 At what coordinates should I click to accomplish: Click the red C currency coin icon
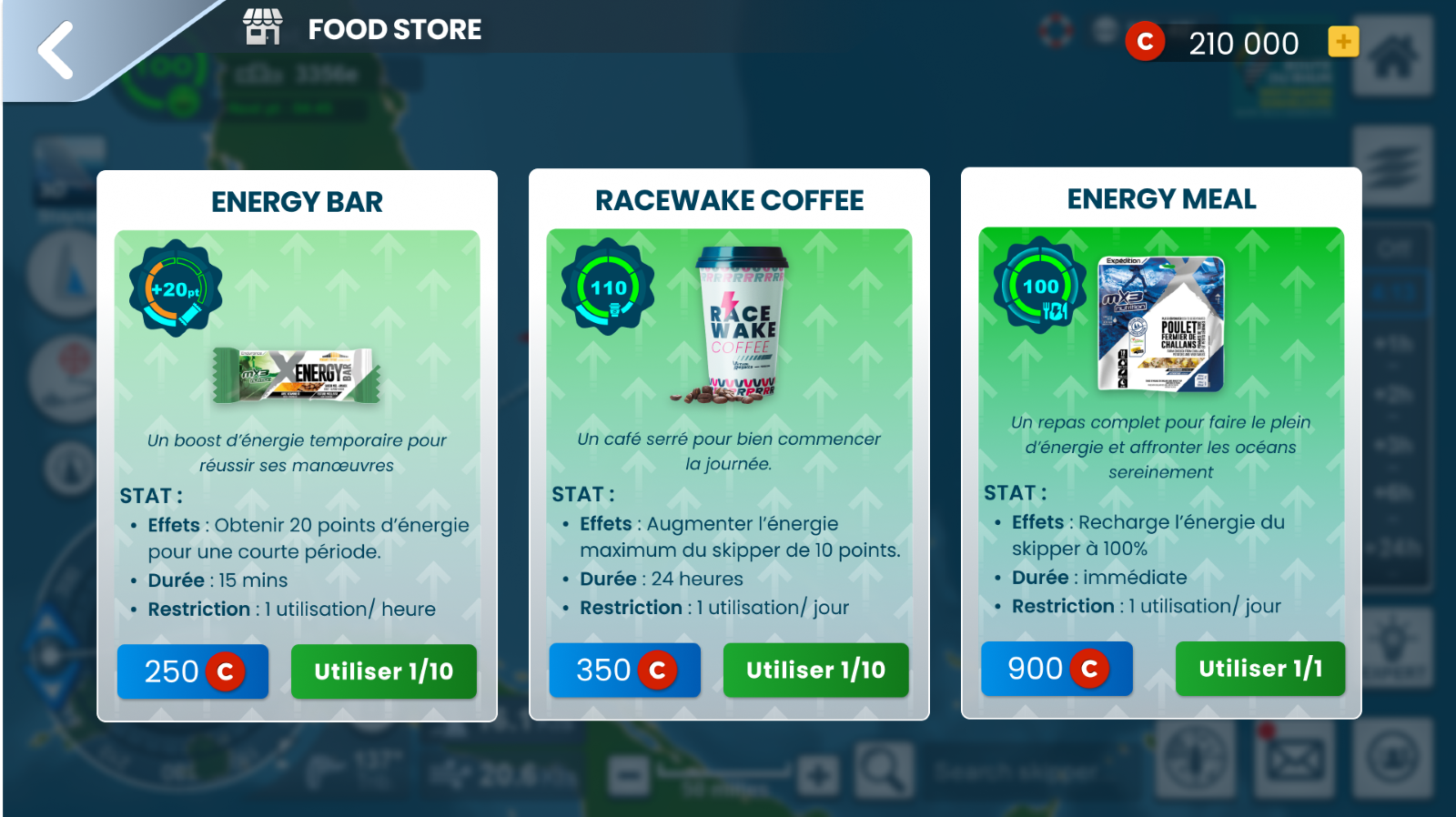click(1145, 41)
